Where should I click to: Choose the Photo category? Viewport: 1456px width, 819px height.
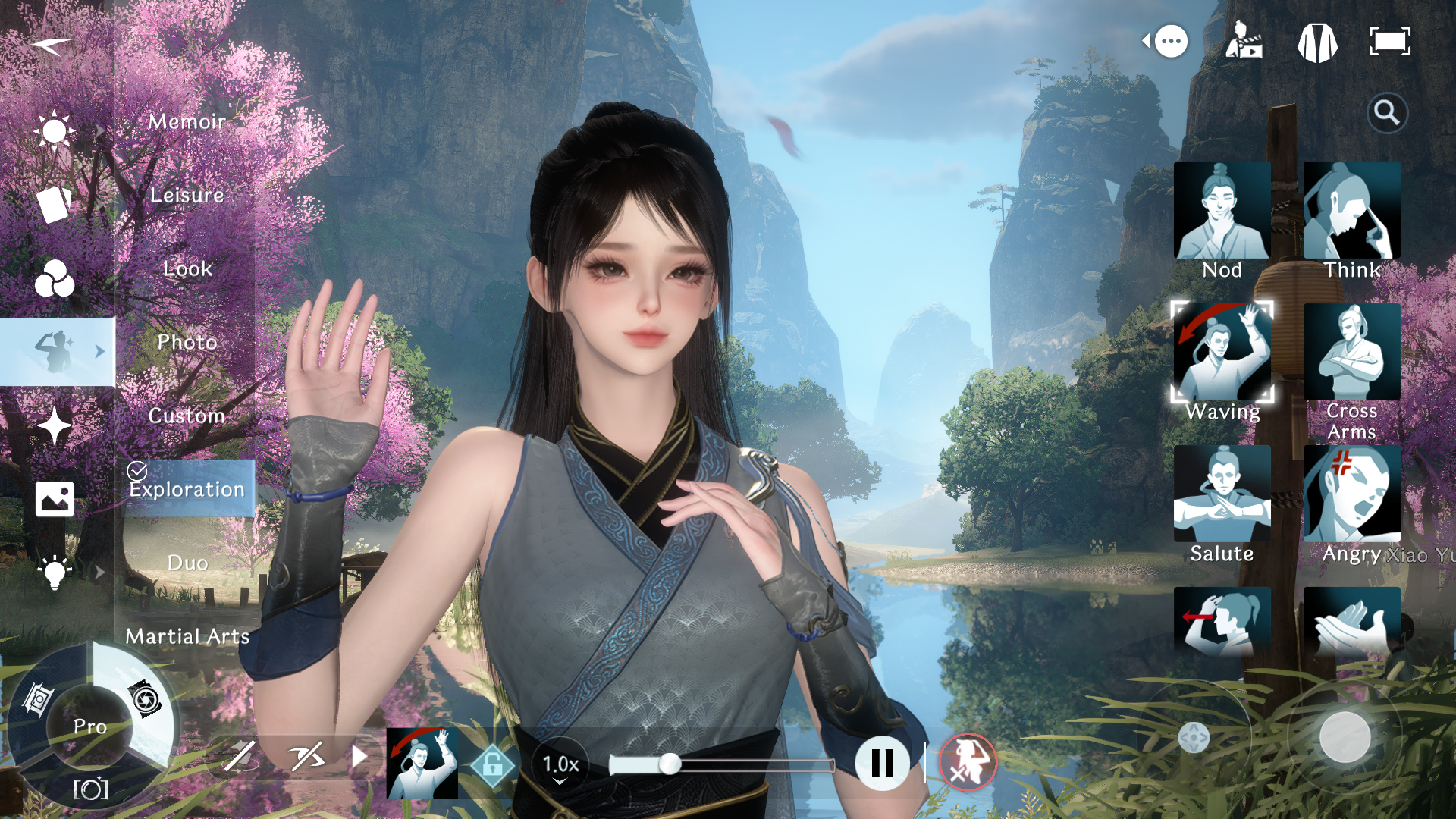[187, 342]
